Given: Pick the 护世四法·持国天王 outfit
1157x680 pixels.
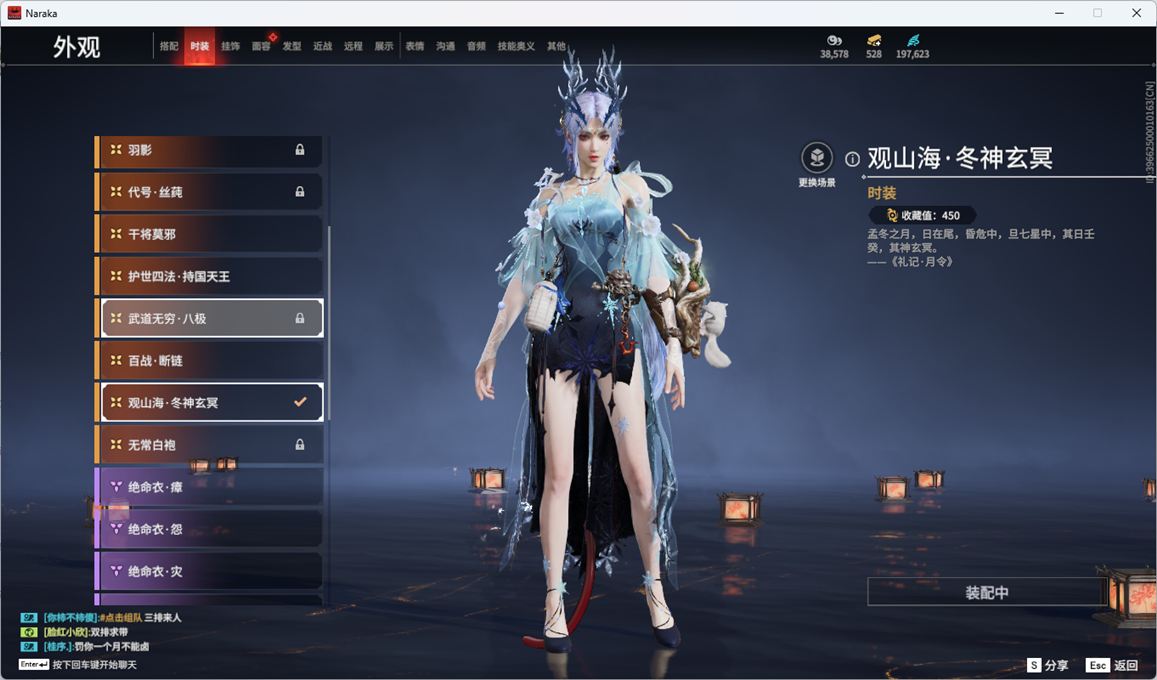Looking at the screenshot, I should click(x=210, y=276).
